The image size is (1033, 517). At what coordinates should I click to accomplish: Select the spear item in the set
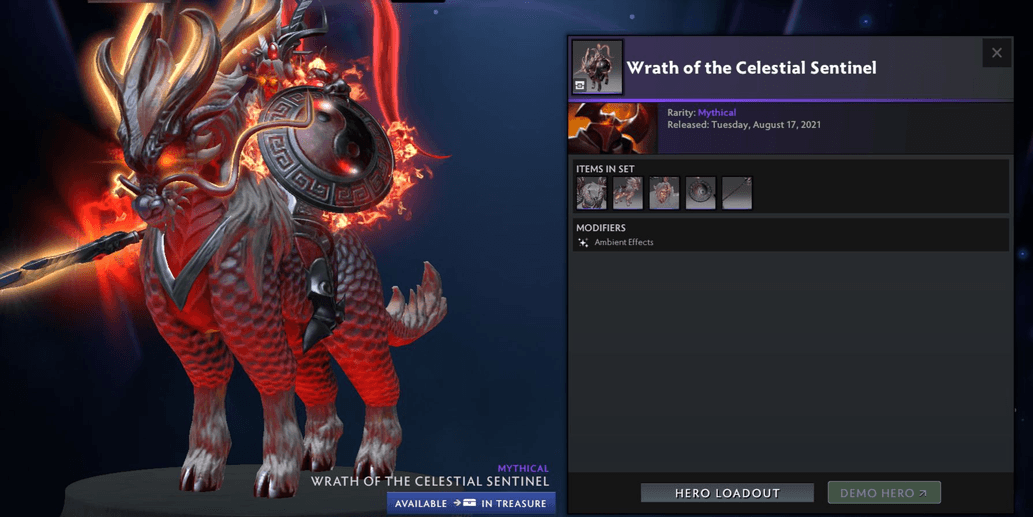[737, 193]
